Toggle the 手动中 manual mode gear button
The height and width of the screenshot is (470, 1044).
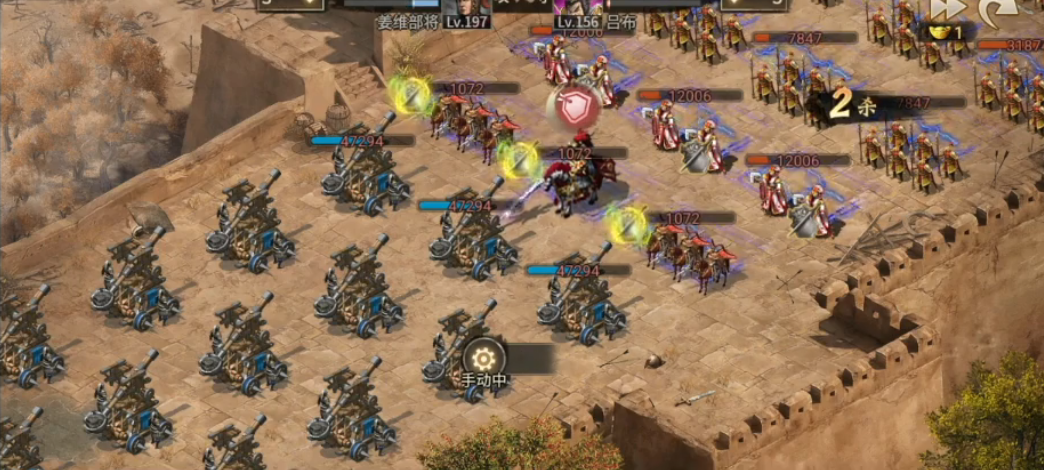[485, 359]
